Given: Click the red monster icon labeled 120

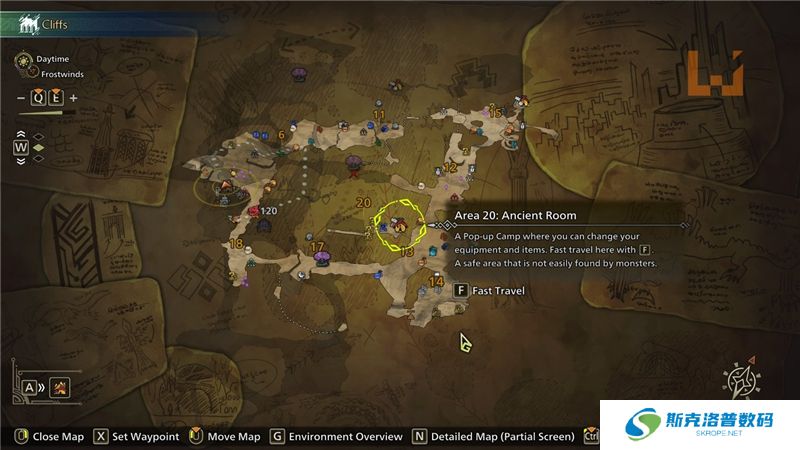Looking at the screenshot, I should click(254, 211).
